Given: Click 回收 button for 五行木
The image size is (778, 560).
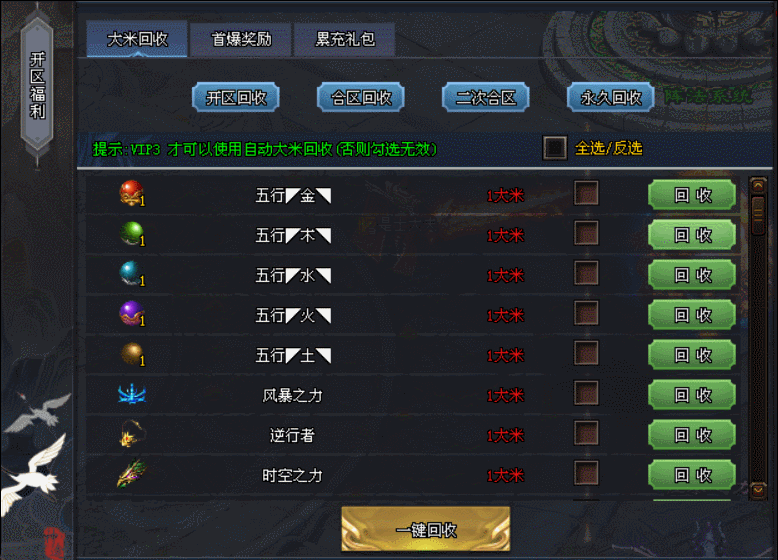Looking at the screenshot, I should (692, 235).
